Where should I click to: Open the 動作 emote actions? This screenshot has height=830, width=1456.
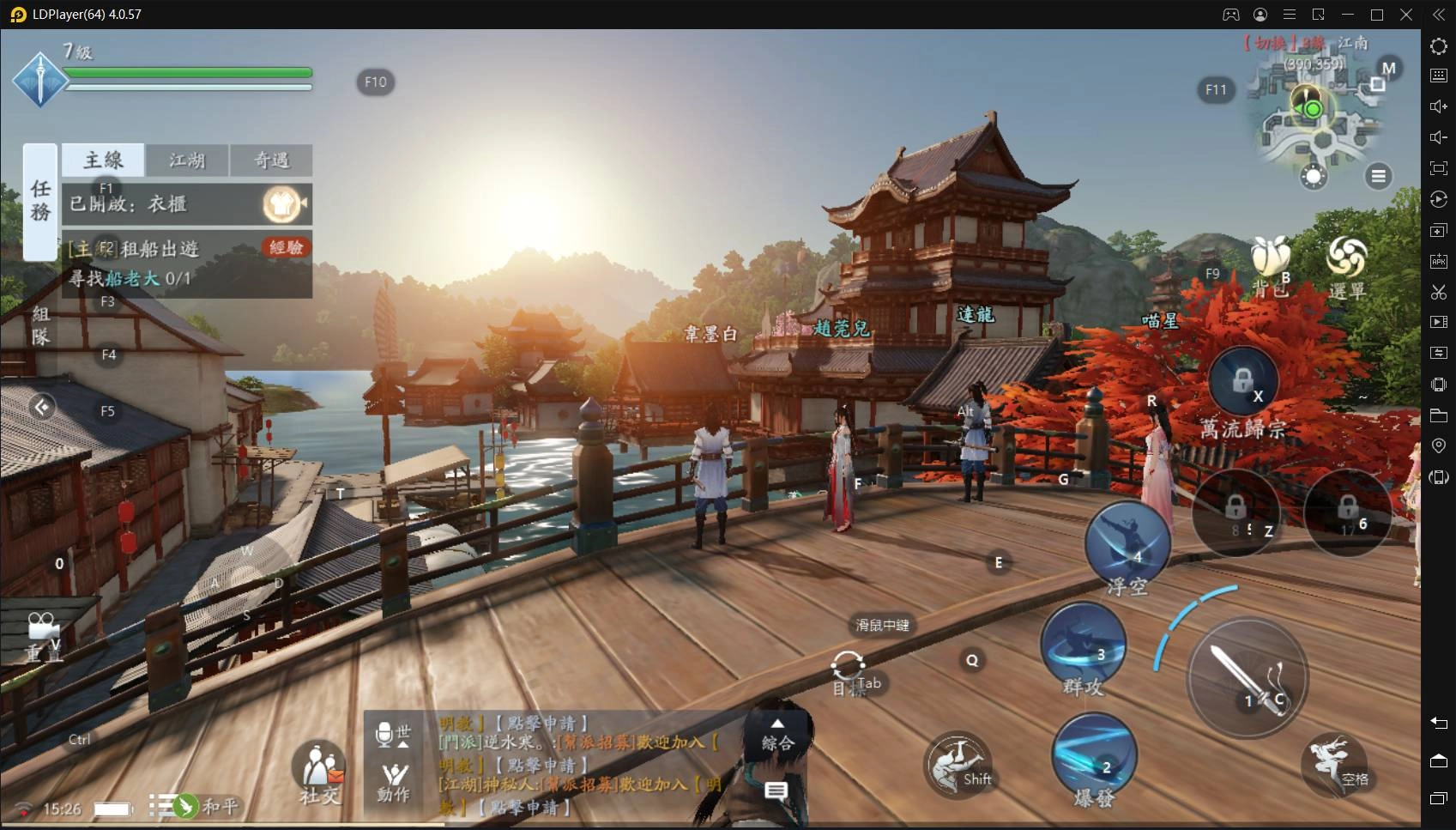coord(394,782)
